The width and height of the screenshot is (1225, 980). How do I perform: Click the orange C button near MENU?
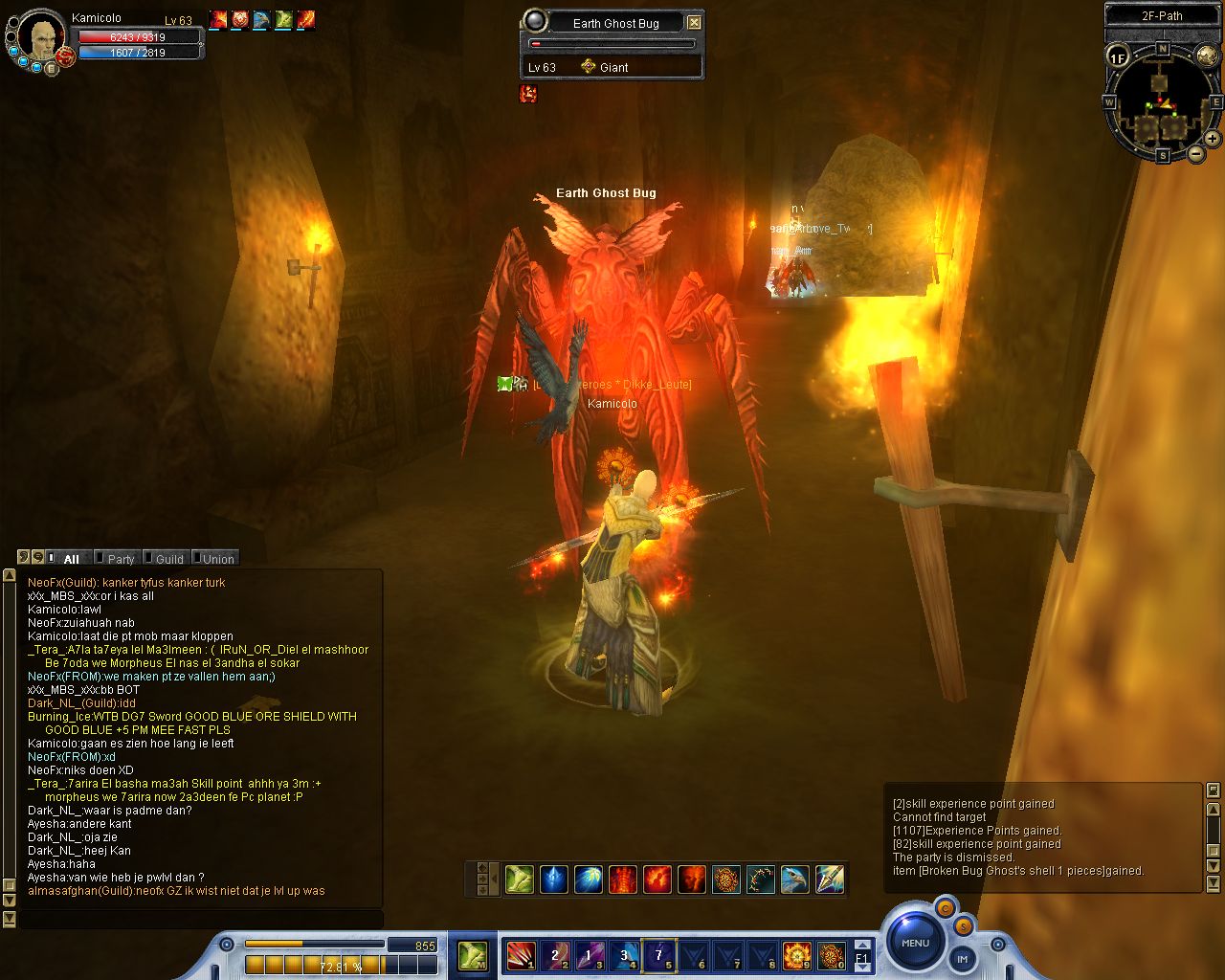pyautogui.click(x=944, y=908)
